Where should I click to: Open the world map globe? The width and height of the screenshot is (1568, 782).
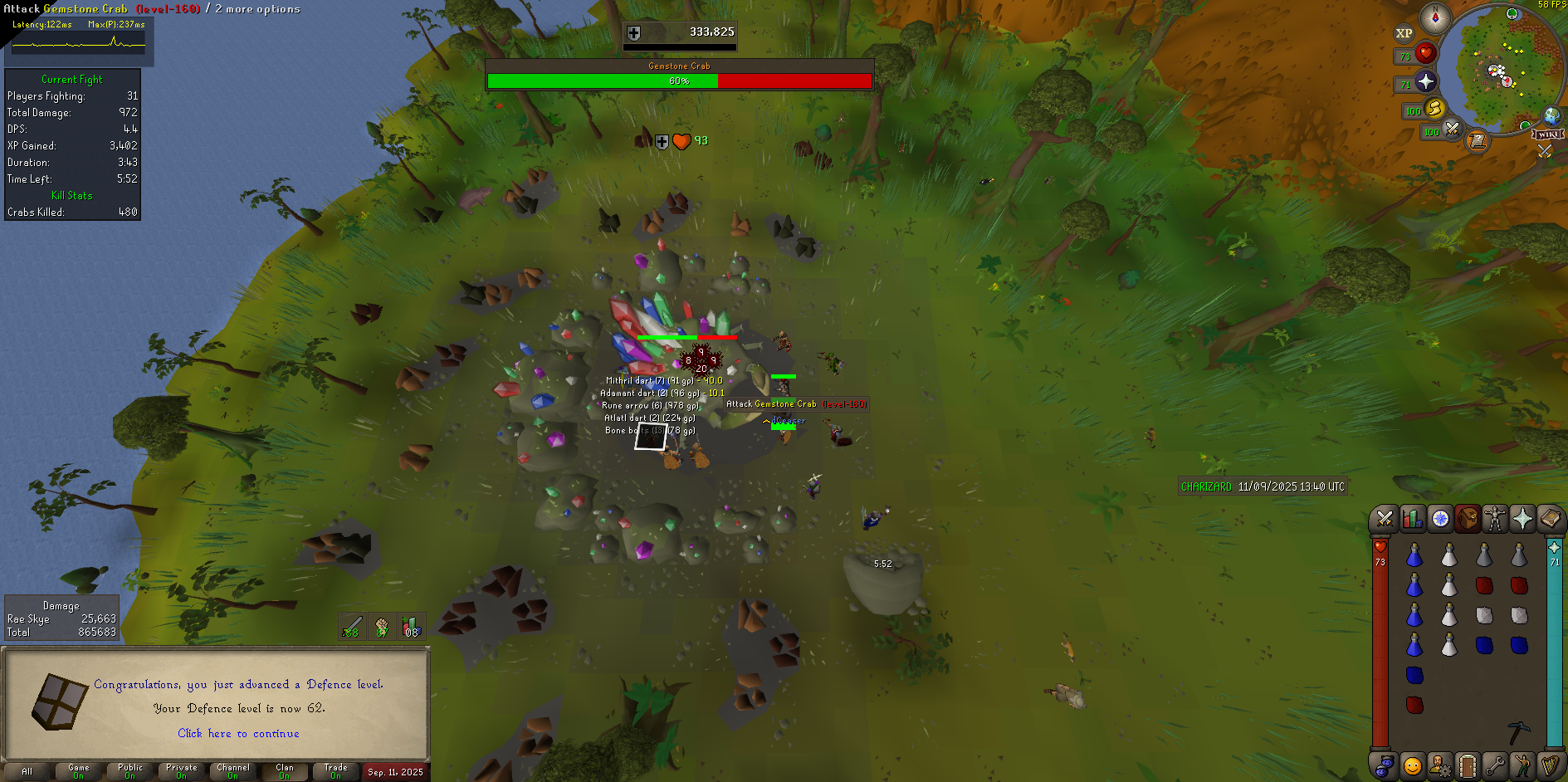[x=1551, y=115]
